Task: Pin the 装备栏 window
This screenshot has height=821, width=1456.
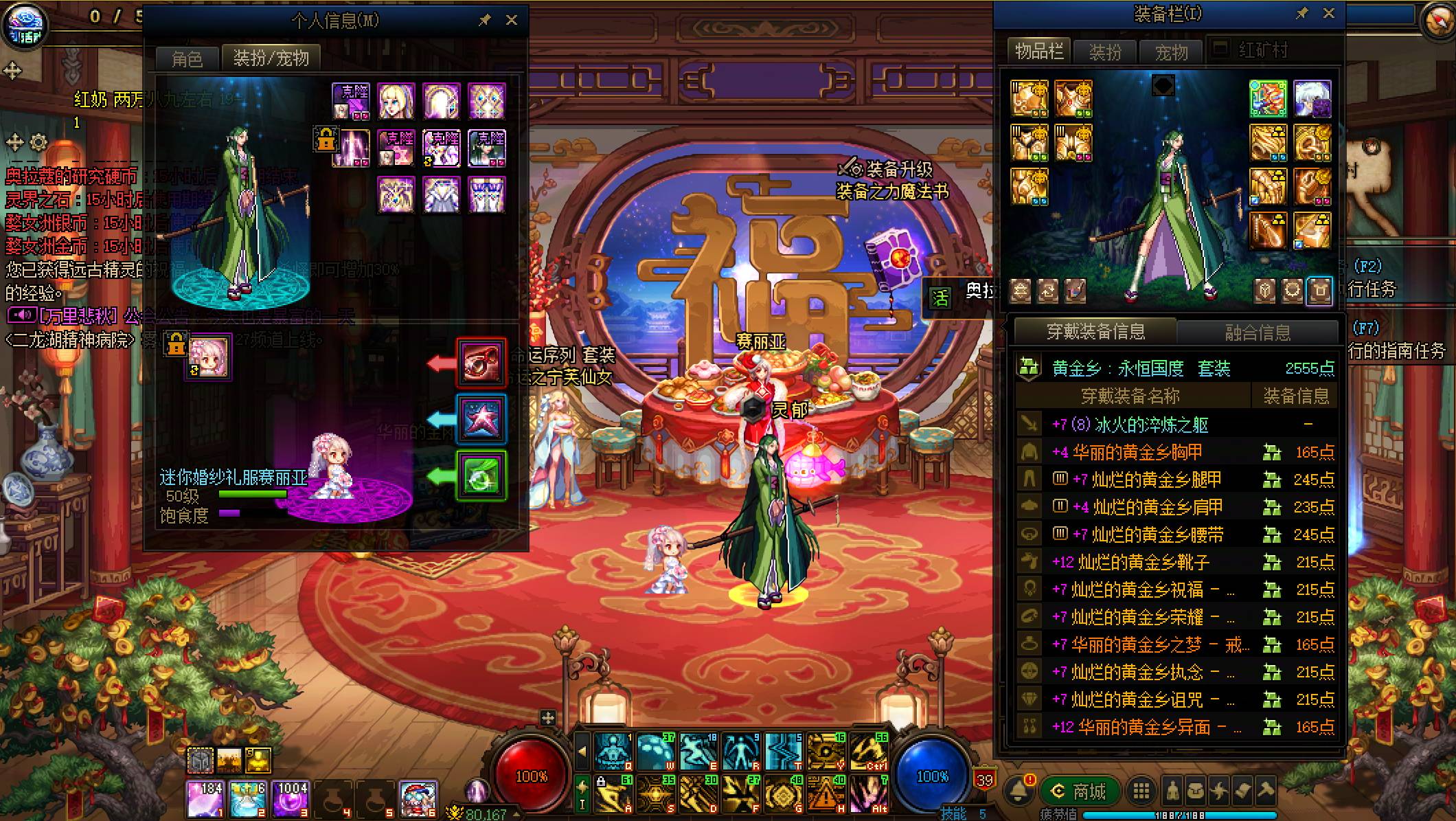Action: click(x=1301, y=14)
